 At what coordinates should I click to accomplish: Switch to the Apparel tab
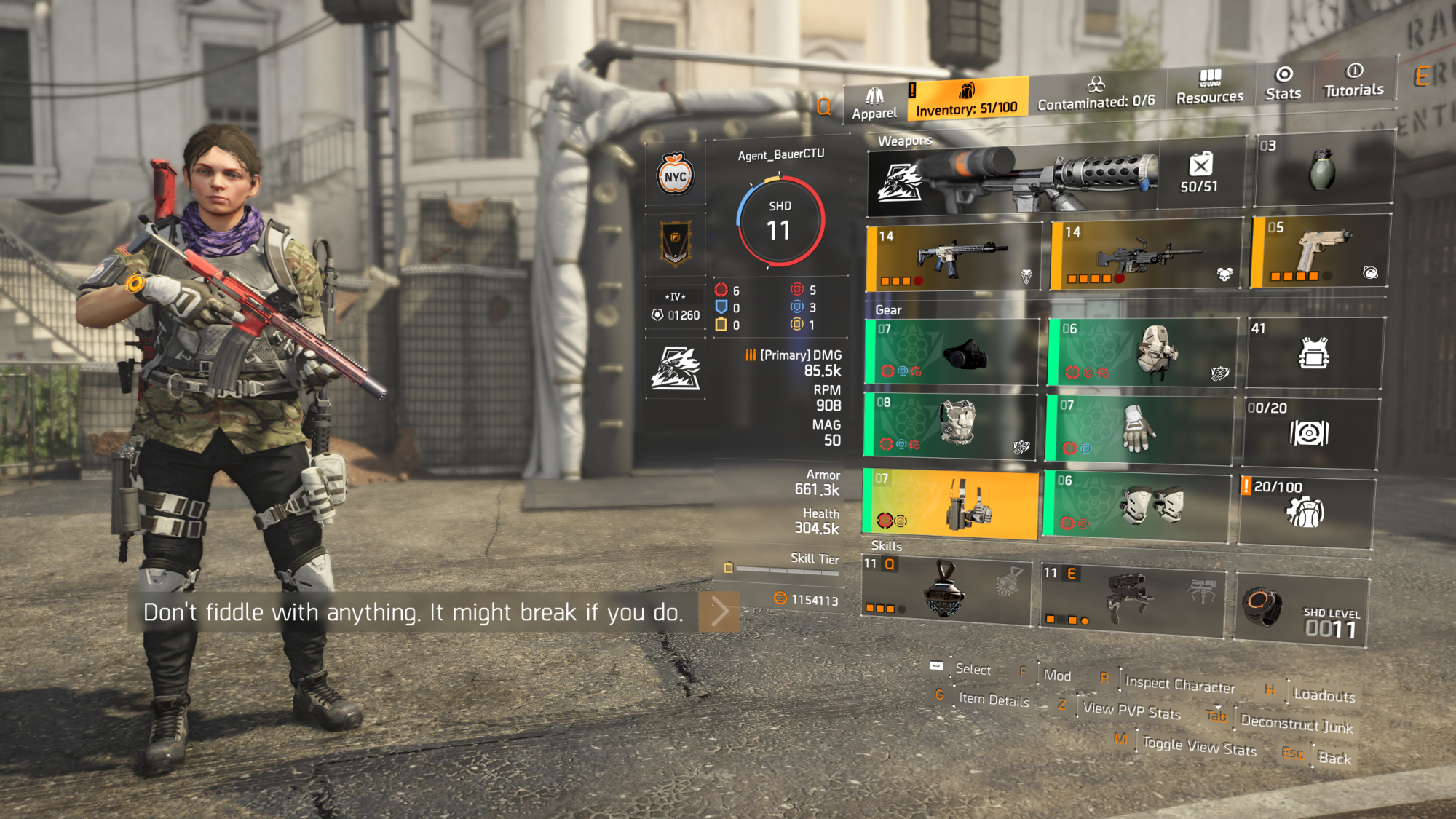pyautogui.click(x=874, y=104)
